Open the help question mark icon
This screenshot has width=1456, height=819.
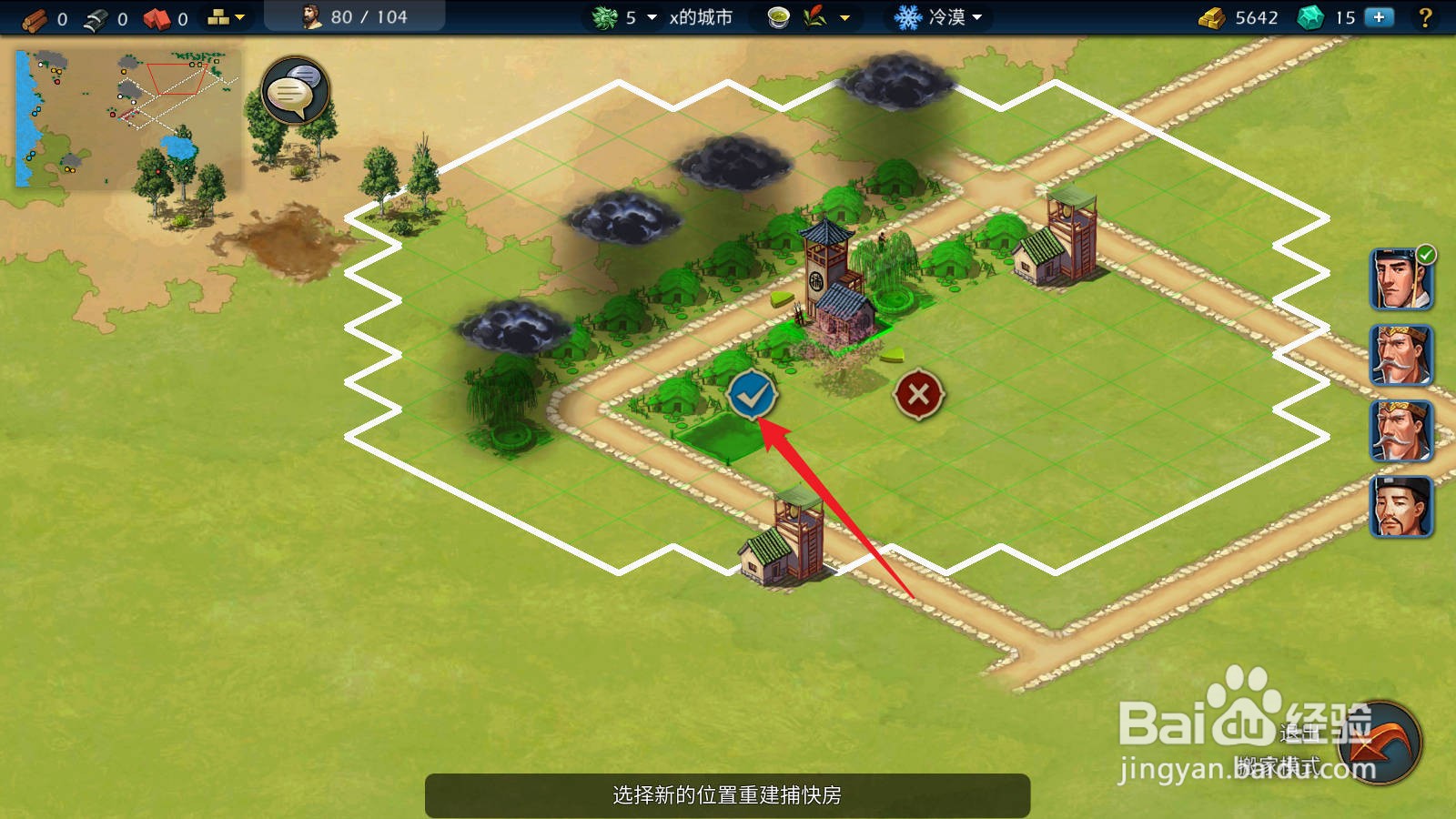(x=1425, y=16)
